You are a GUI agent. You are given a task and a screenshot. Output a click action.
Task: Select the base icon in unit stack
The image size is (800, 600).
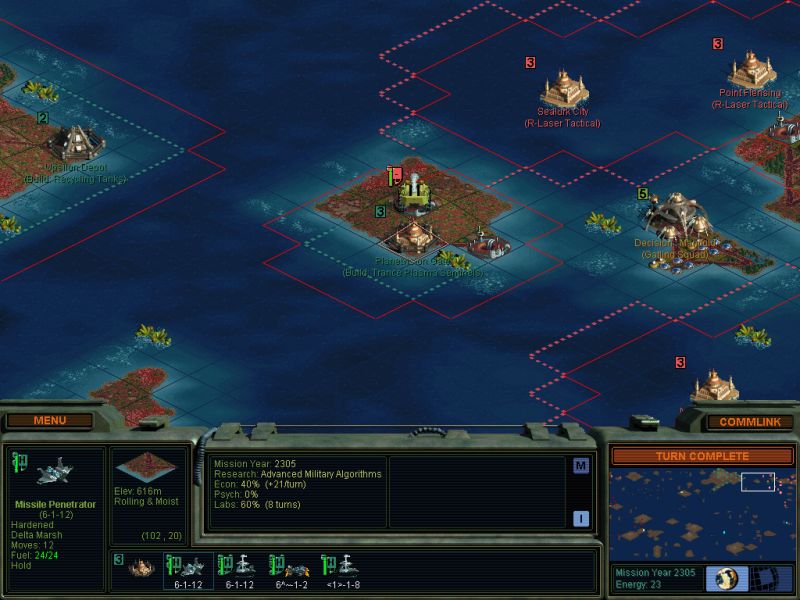pos(141,567)
